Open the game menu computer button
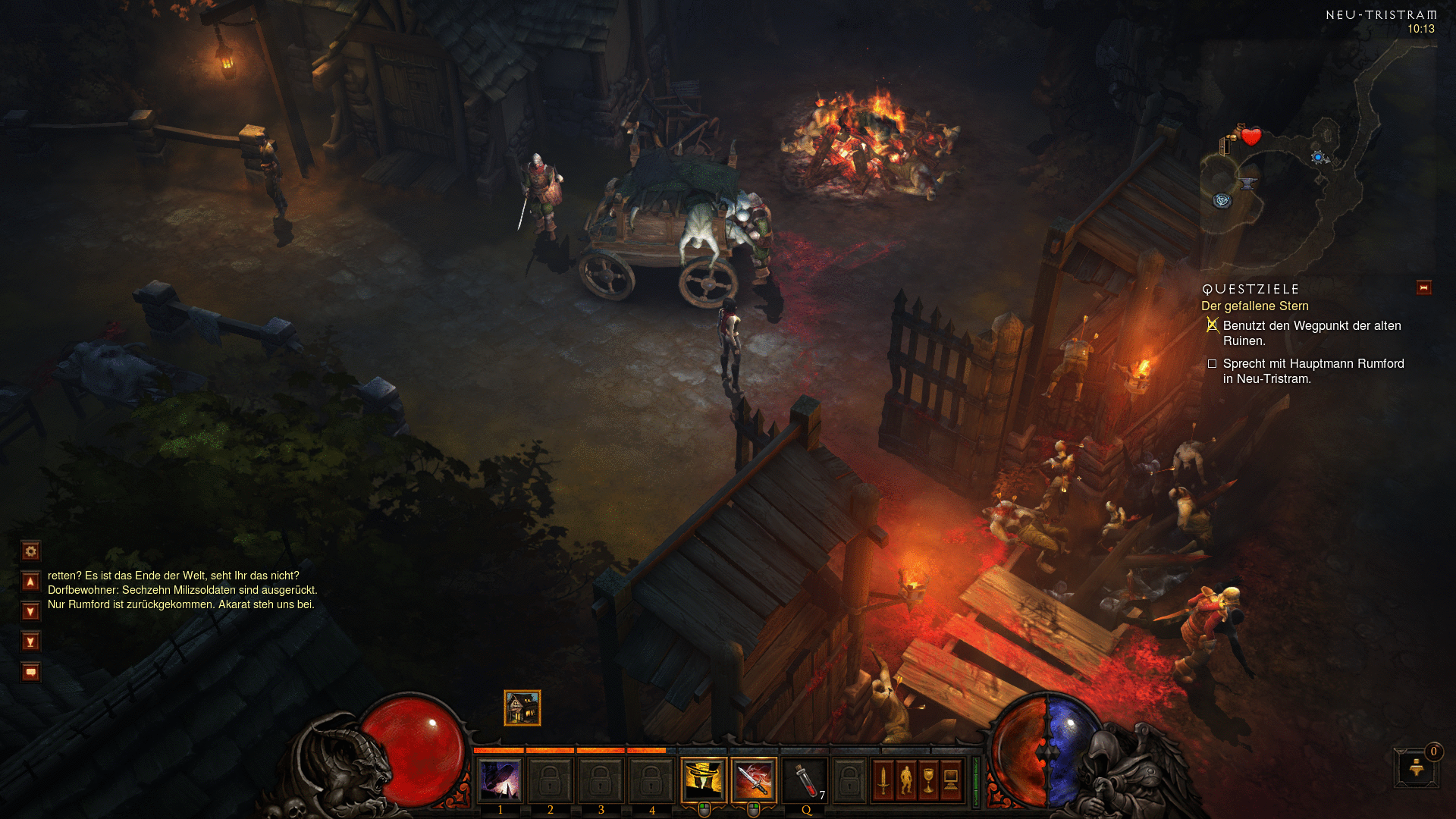Image resolution: width=1456 pixels, height=819 pixels. [951, 780]
